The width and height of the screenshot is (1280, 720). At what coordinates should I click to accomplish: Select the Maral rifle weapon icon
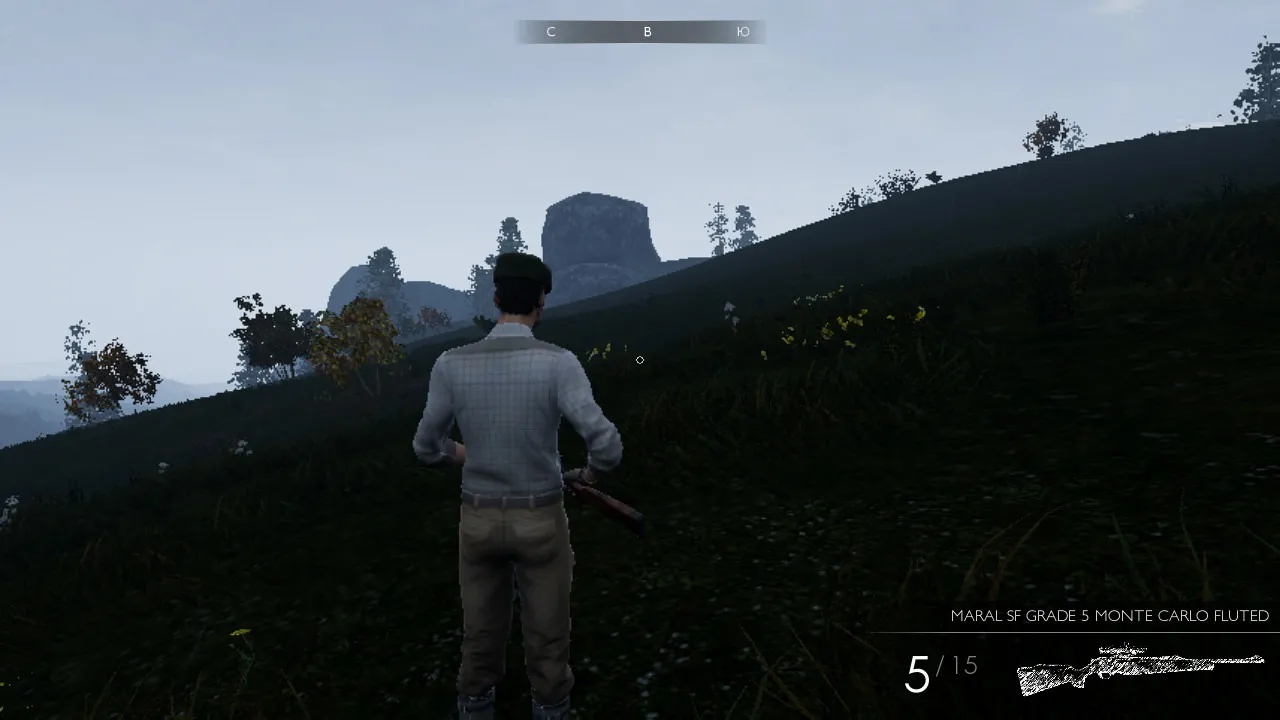[x=1140, y=668]
